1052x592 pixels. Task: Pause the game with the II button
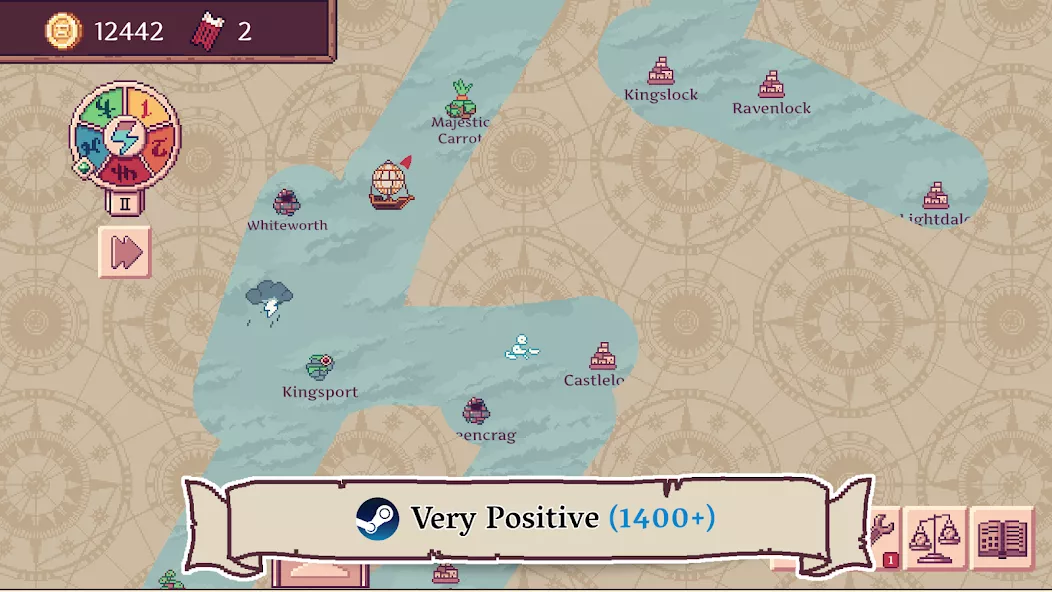click(x=125, y=203)
